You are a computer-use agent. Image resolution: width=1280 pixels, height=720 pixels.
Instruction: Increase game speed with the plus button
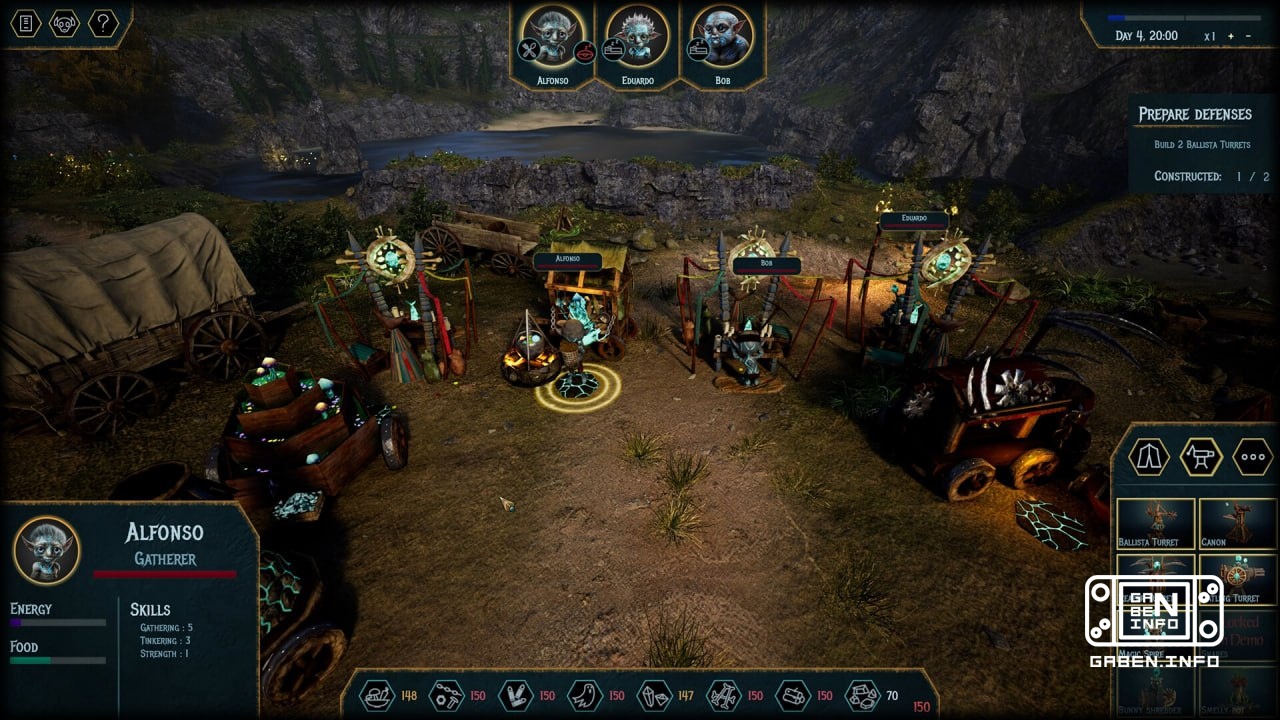[x=1230, y=36]
